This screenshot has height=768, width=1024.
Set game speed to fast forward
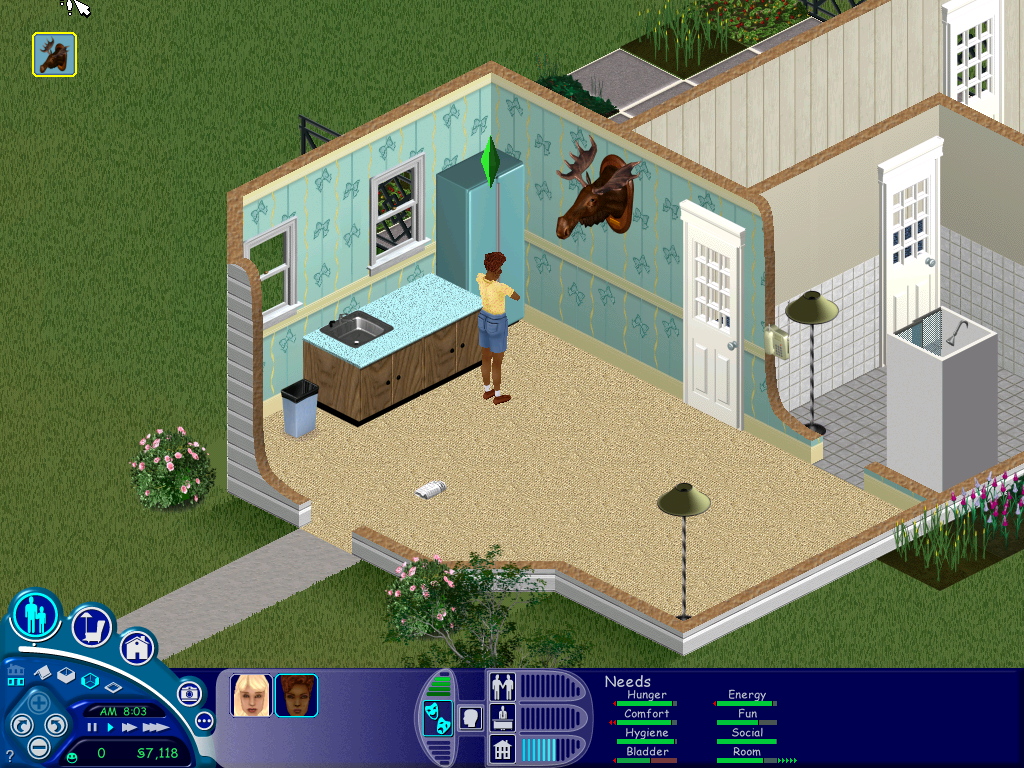coord(129,728)
